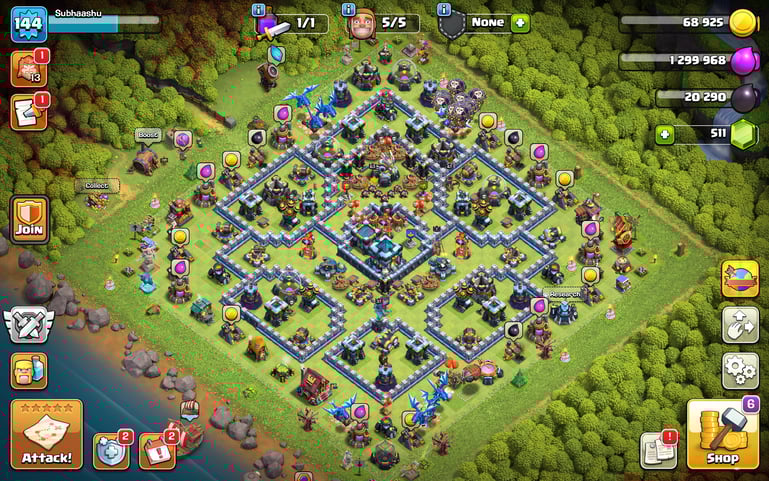Open the season challenges globe icon
The image size is (769, 481).
(x=739, y=279)
